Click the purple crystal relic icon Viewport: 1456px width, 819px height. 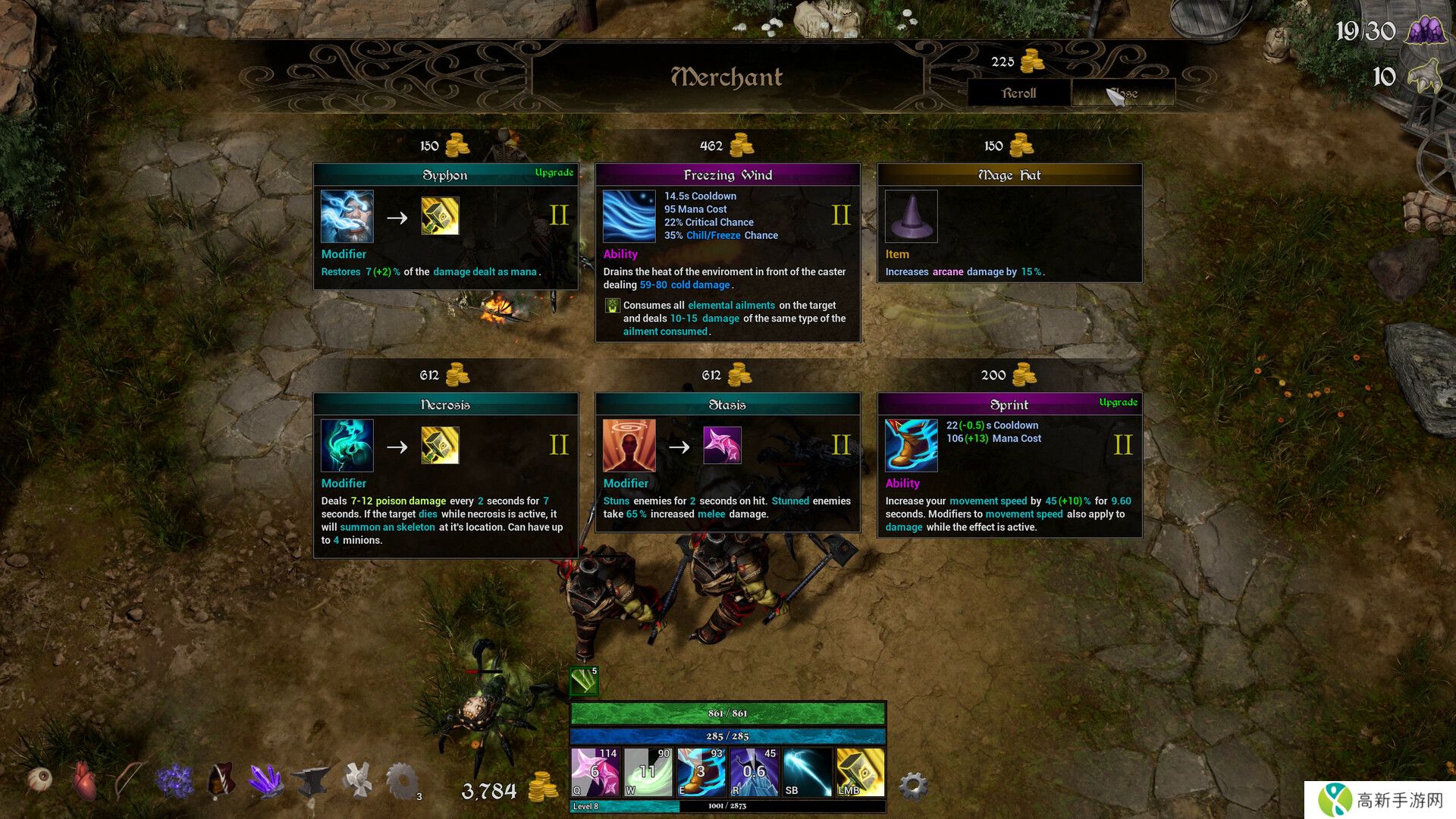click(265, 780)
